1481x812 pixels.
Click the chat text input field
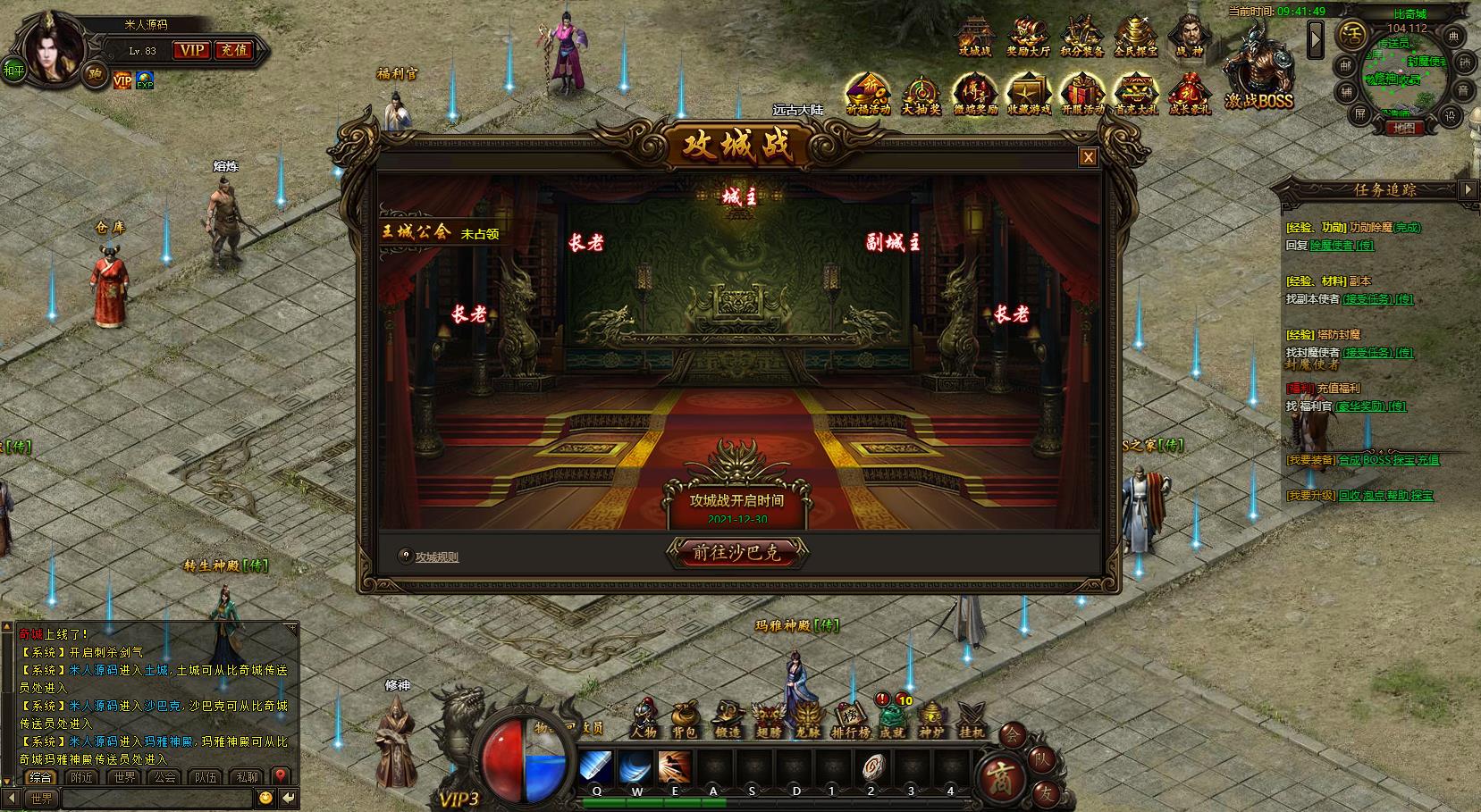click(x=152, y=798)
